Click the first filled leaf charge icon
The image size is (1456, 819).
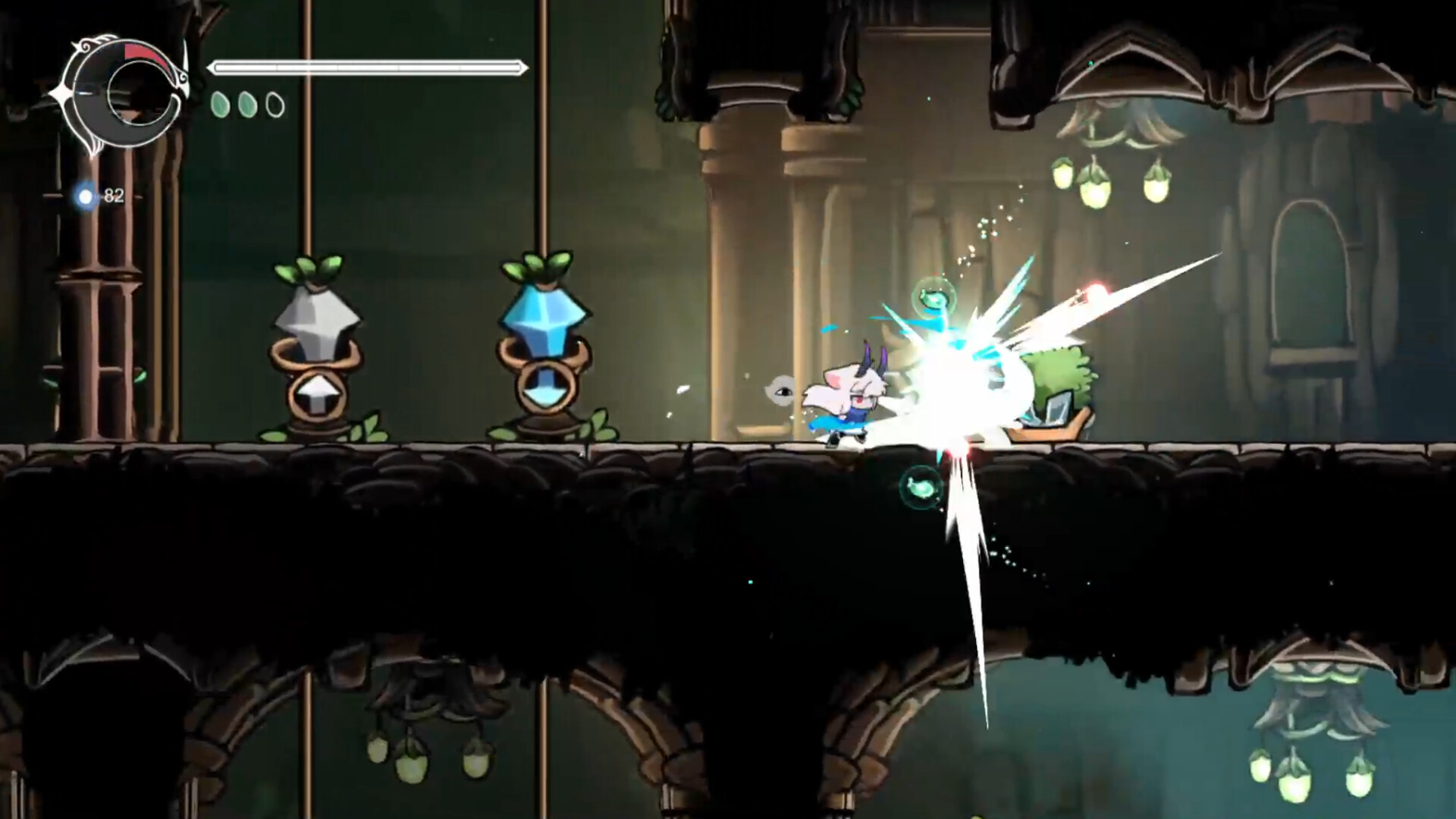pos(221,103)
